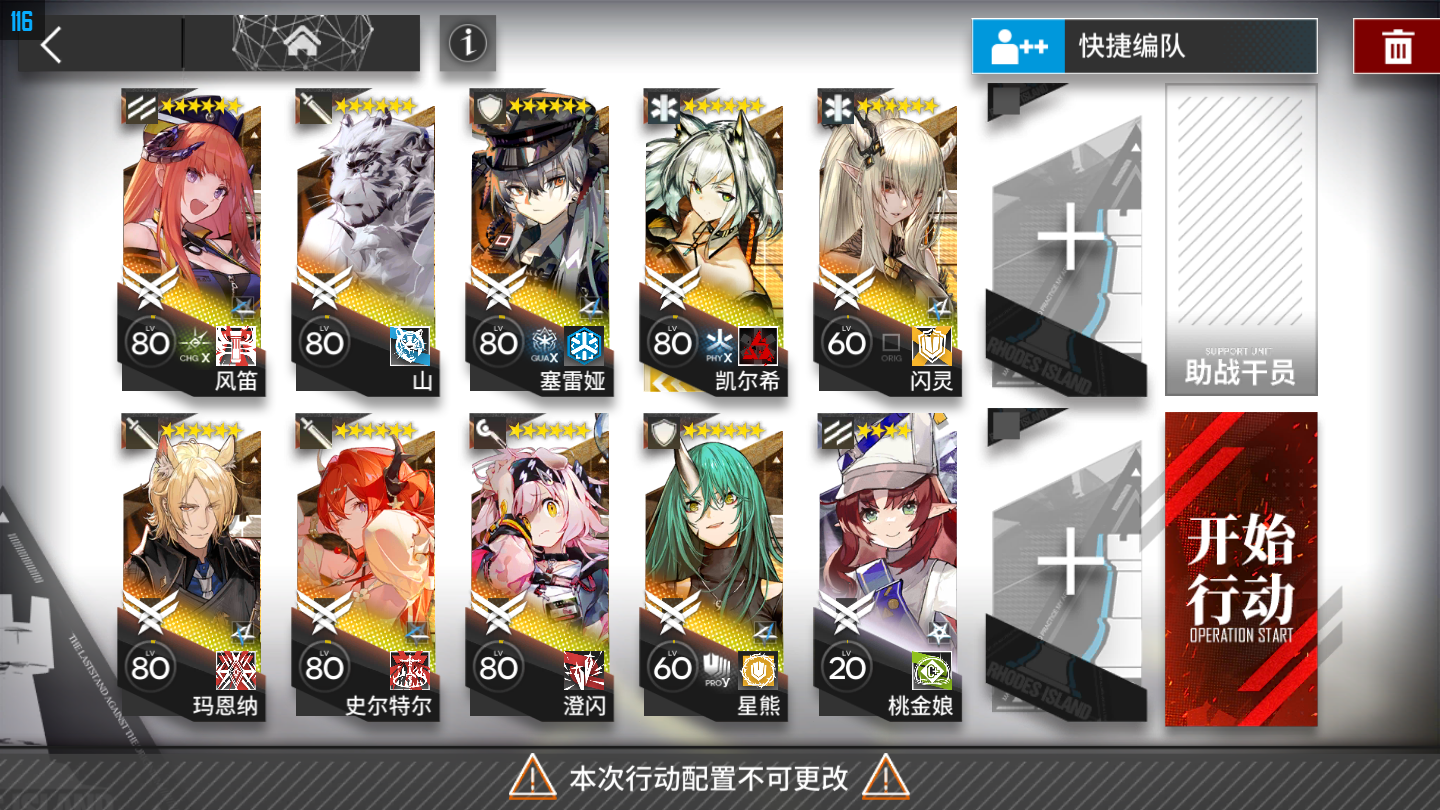Screen dimensions: 1440x810
Task: Clear the squad using the trash icon
Action: pyautogui.click(x=1398, y=44)
